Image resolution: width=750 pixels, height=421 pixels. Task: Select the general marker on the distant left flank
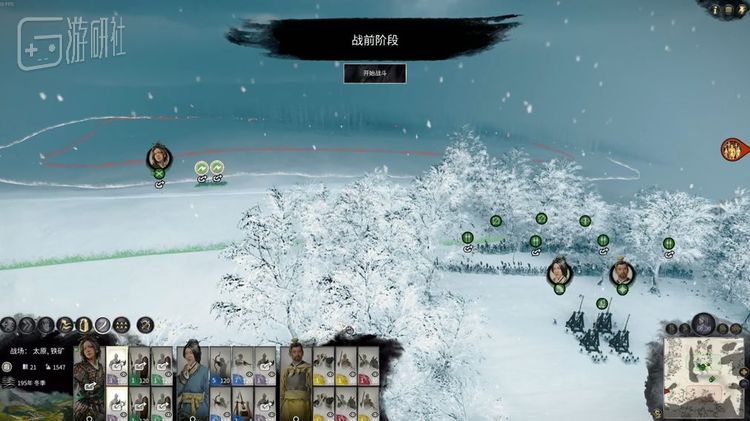pyautogui.click(x=158, y=157)
